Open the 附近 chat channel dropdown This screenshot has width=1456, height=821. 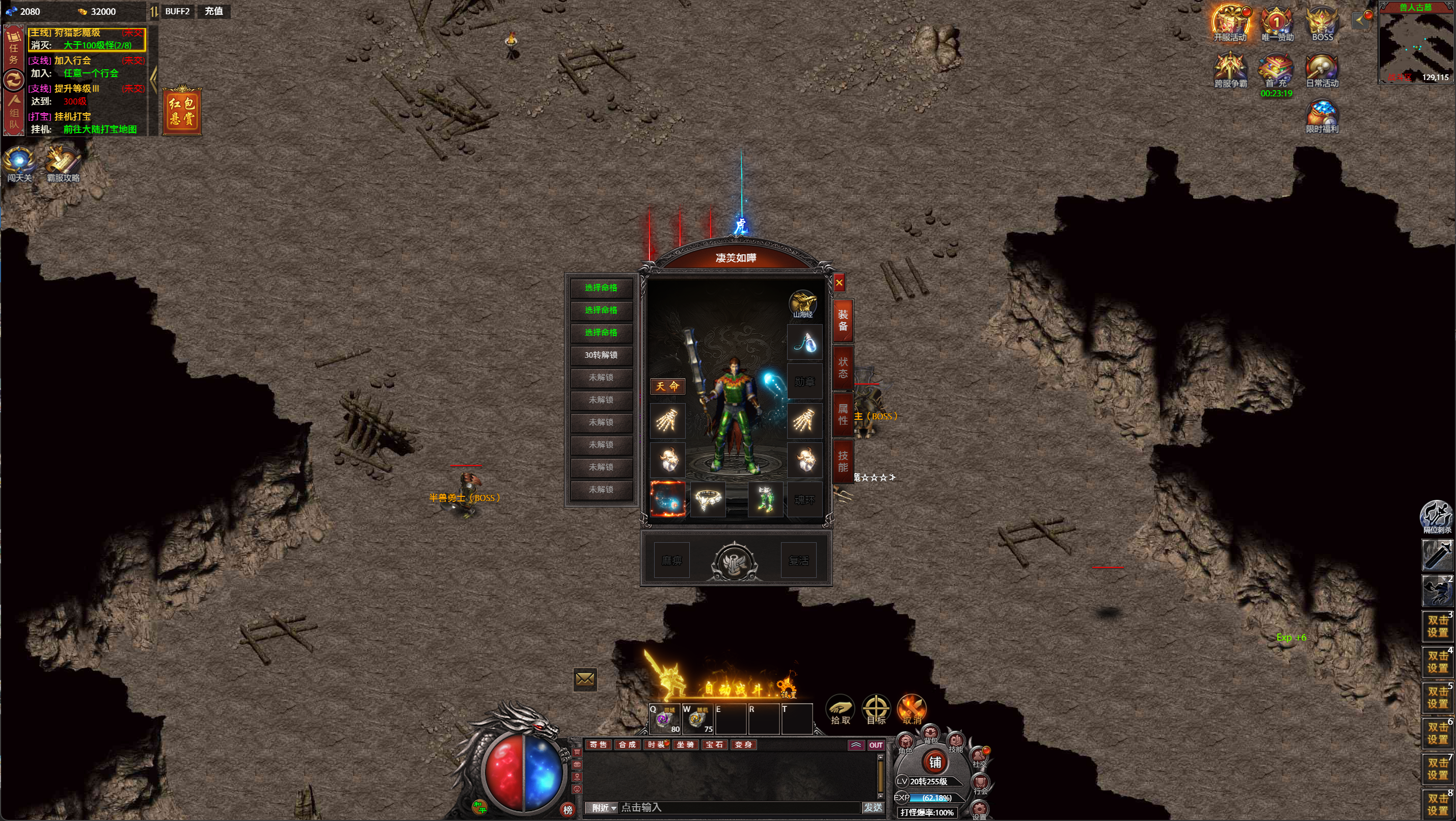click(x=604, y=807)
